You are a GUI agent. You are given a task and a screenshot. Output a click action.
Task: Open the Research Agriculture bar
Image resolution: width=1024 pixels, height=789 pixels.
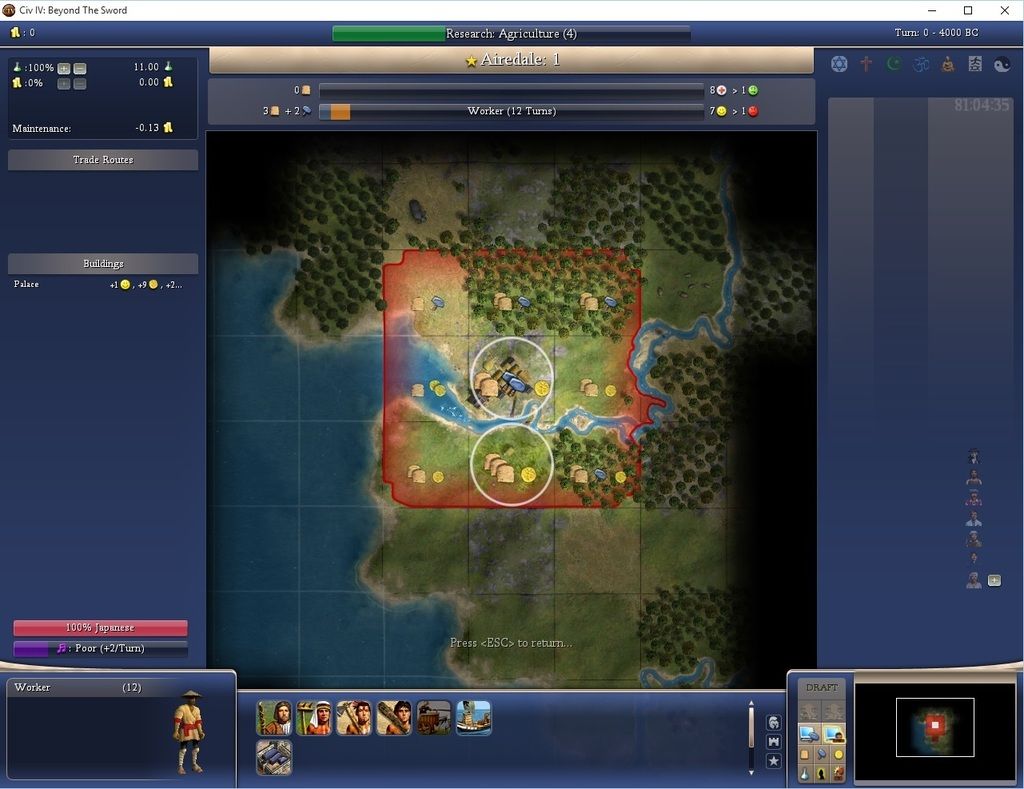click(x=511, y=34)
